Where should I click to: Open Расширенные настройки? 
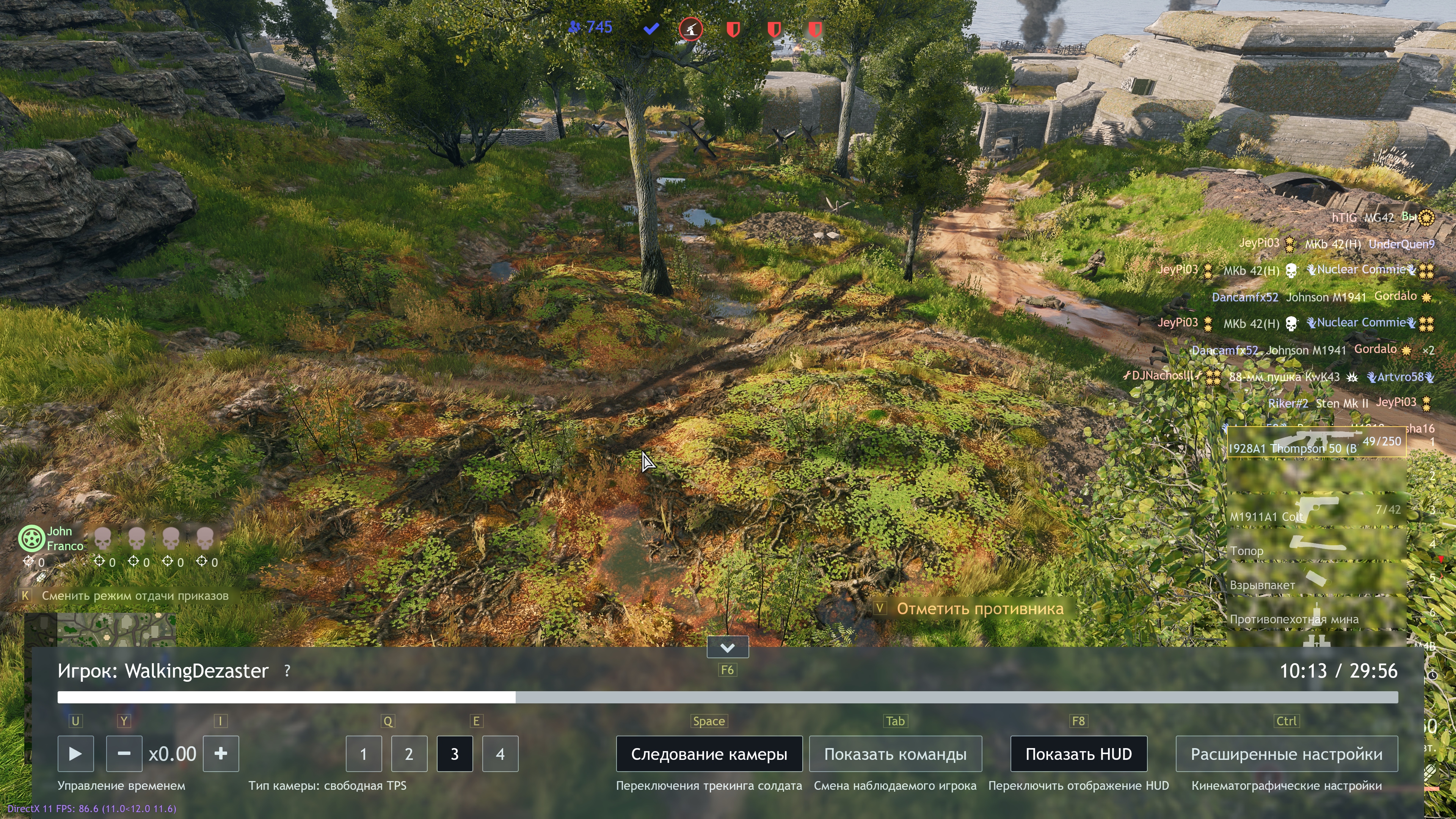(1287, 753)
